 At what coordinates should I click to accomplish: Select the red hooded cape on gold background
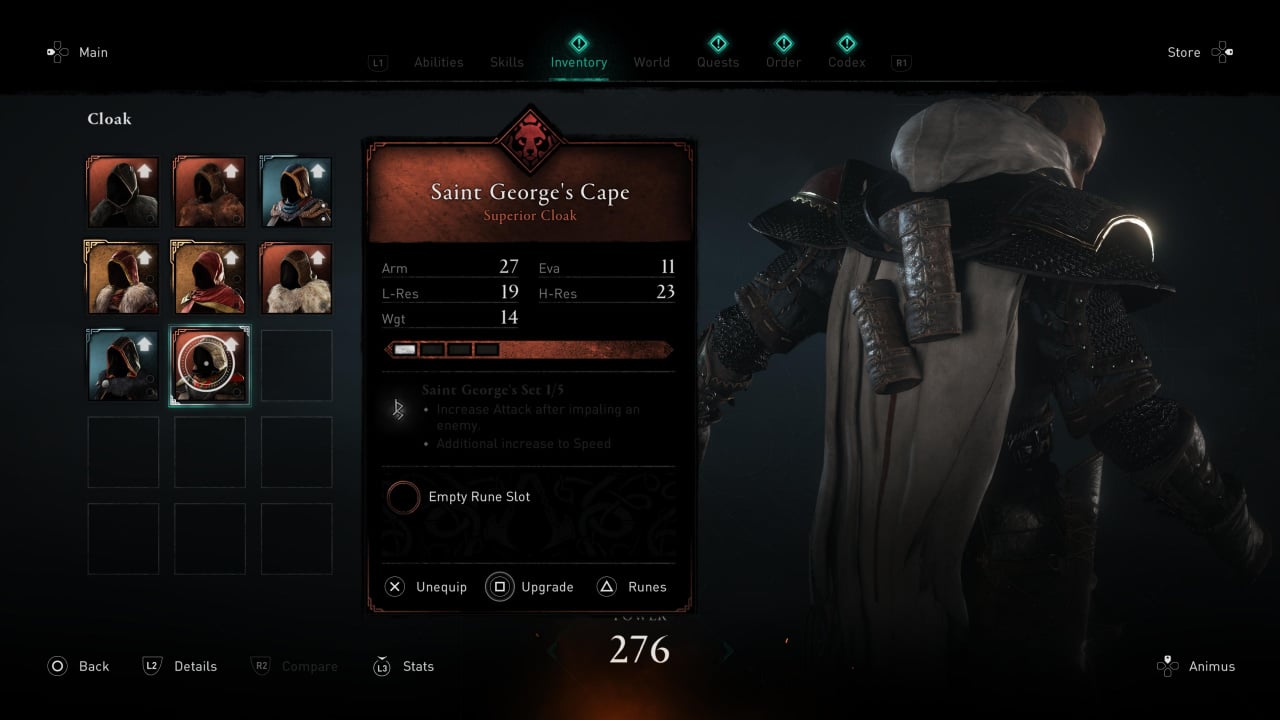coord(210,278)
